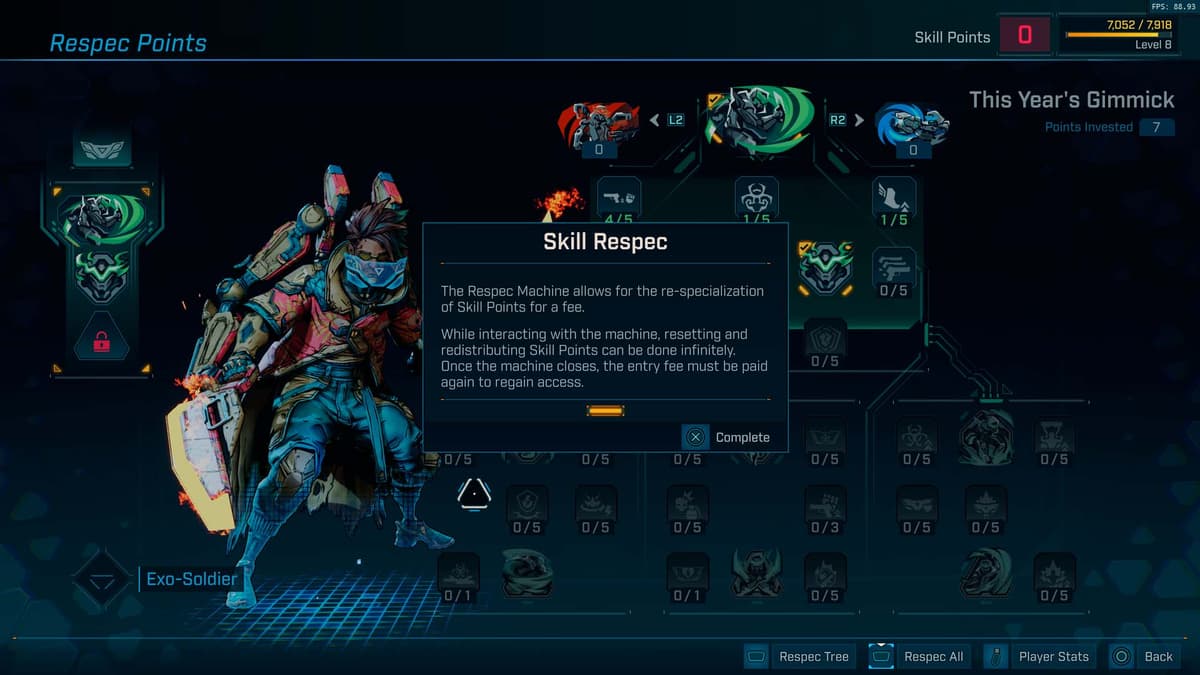
Task: Go Back from the respec screen
Action: coord(1145,657)
